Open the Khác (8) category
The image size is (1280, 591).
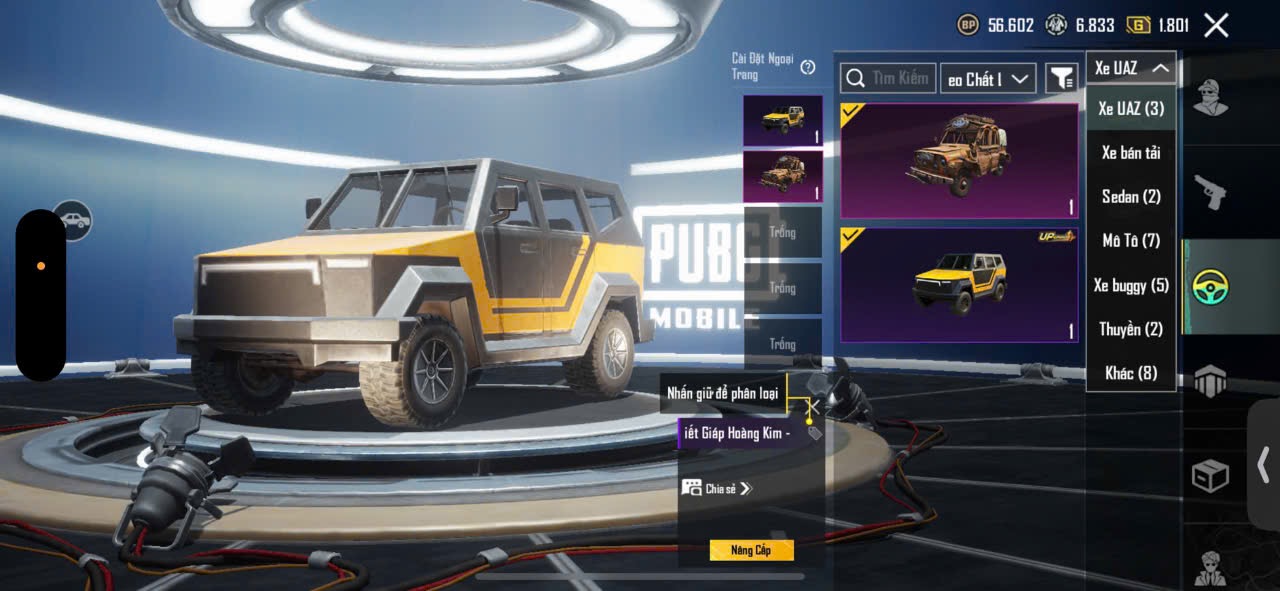pos(1131,373)
